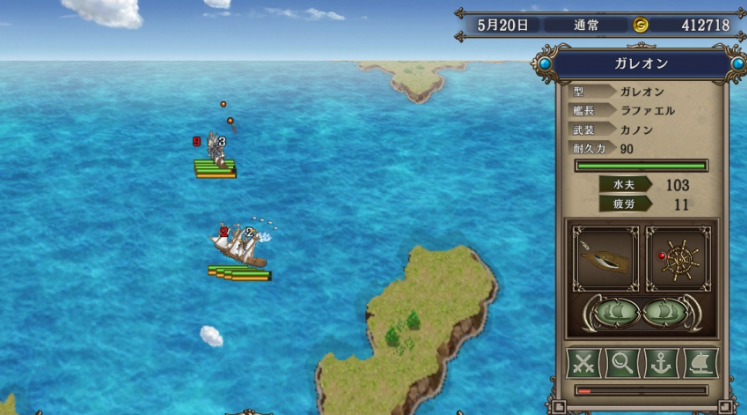Screen dimensions: 747x415
Task: Open the magnifying glass inspect button
Action: (621, 362)
